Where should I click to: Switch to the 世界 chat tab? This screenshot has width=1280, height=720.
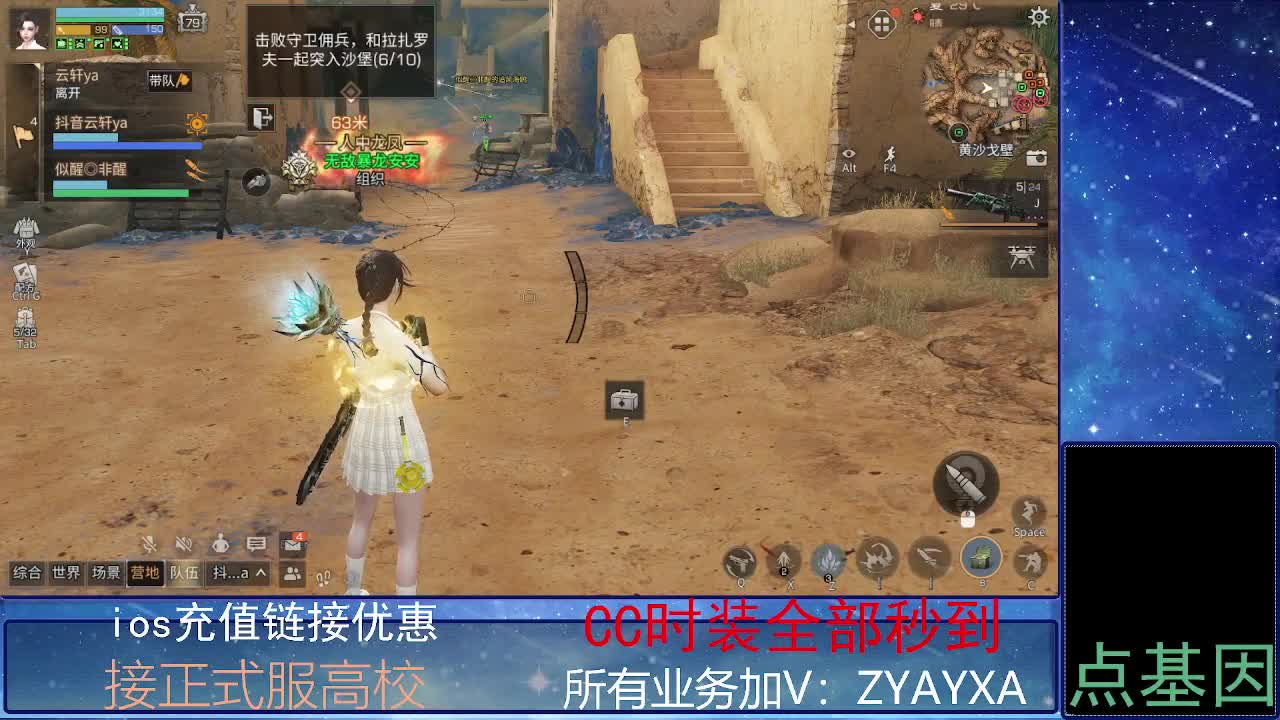(x=65, y=574)
